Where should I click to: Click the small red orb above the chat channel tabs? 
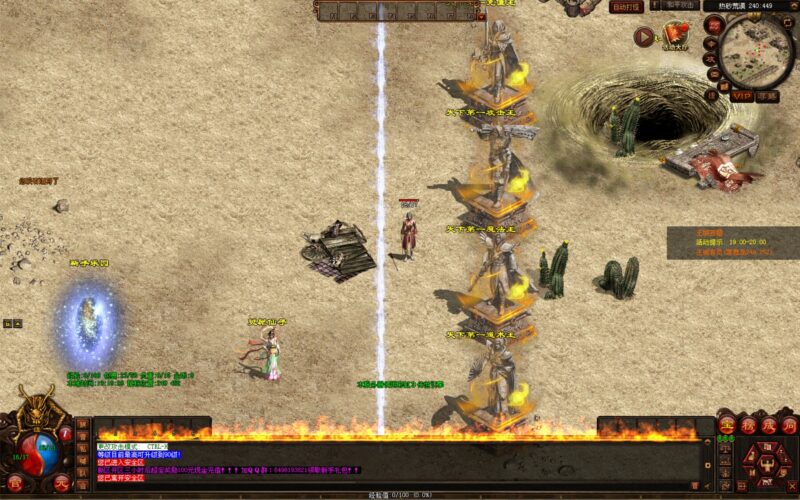point(66,434)
